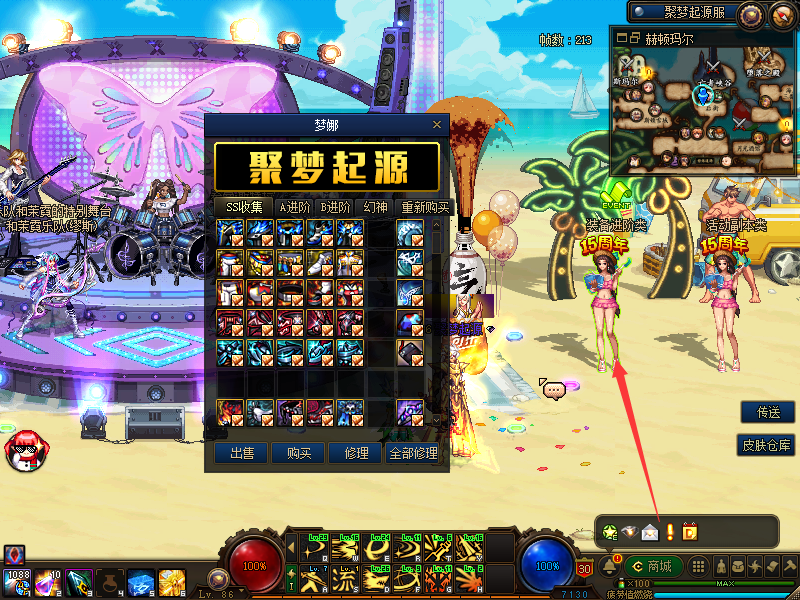Screen dimensions: 800x600
Task: Repair everything with 全部修理
Action: click(412, 453)
